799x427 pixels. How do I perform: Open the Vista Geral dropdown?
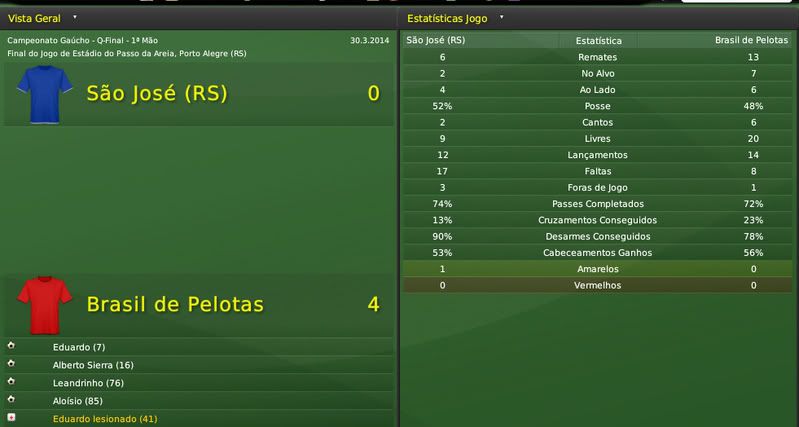pyautogui.click(x=74, y=18)
